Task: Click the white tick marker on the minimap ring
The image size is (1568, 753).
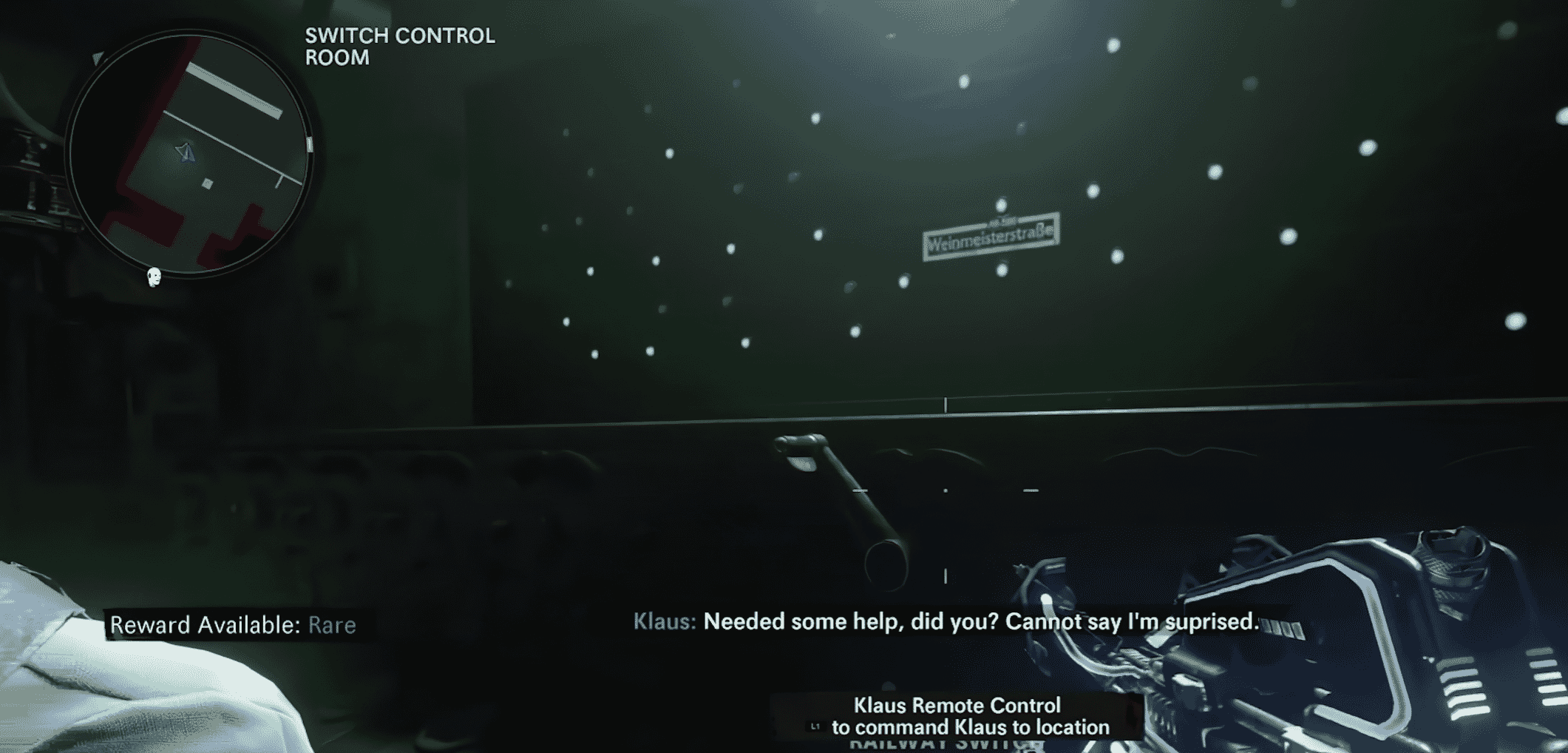Action: click(310, 143)
